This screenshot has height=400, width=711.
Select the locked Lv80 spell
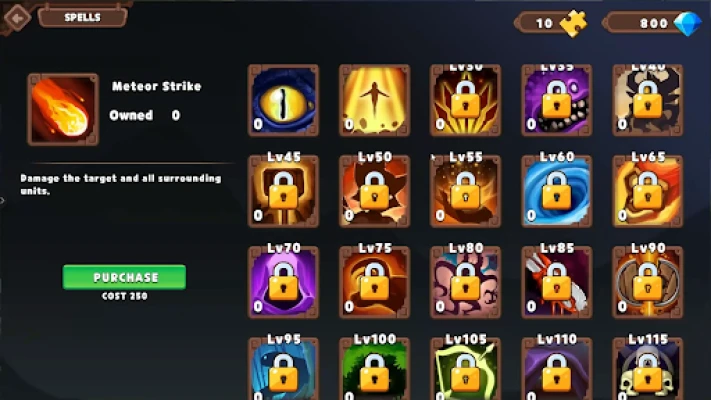[x=465, y=282]
